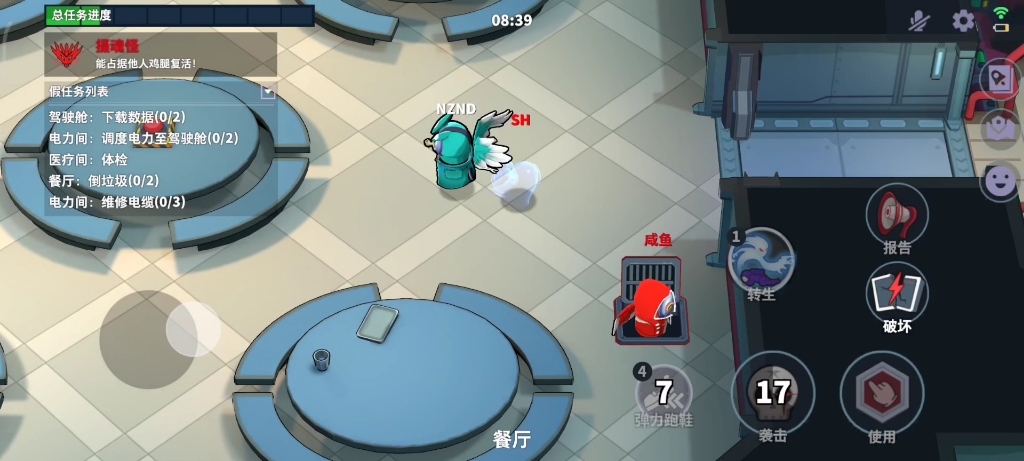Screen dimensions: 1024x461
Task: Tap the 使用 hand use button
Action: pos(881,393)
